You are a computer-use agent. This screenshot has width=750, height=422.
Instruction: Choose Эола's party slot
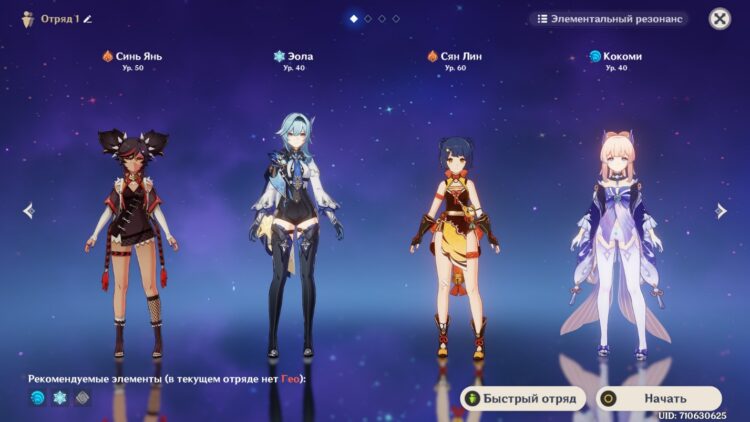(292, 240)
